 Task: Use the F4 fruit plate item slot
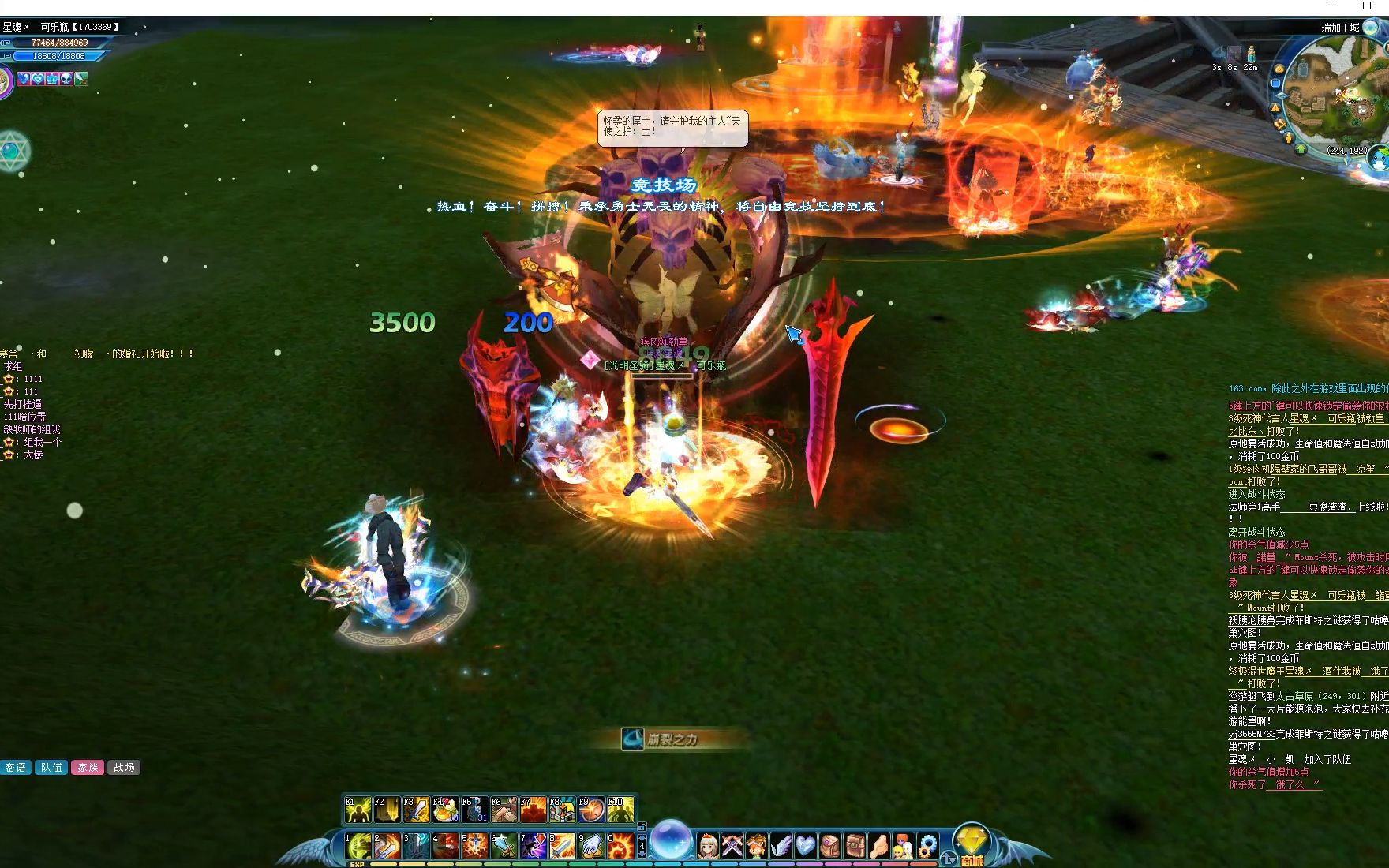click(x=445, y=810)
